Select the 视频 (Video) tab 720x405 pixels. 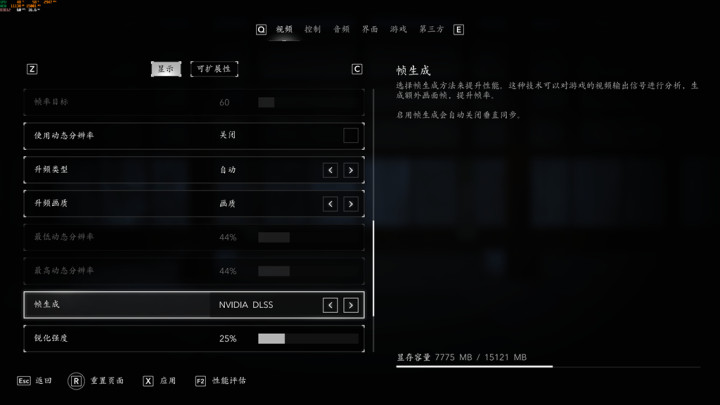coord(284,30)
